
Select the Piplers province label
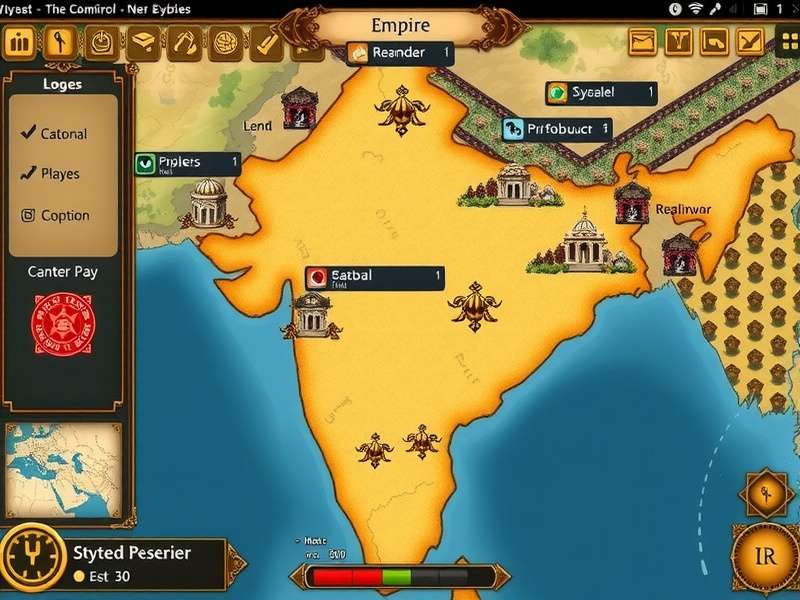click(188, 163)
